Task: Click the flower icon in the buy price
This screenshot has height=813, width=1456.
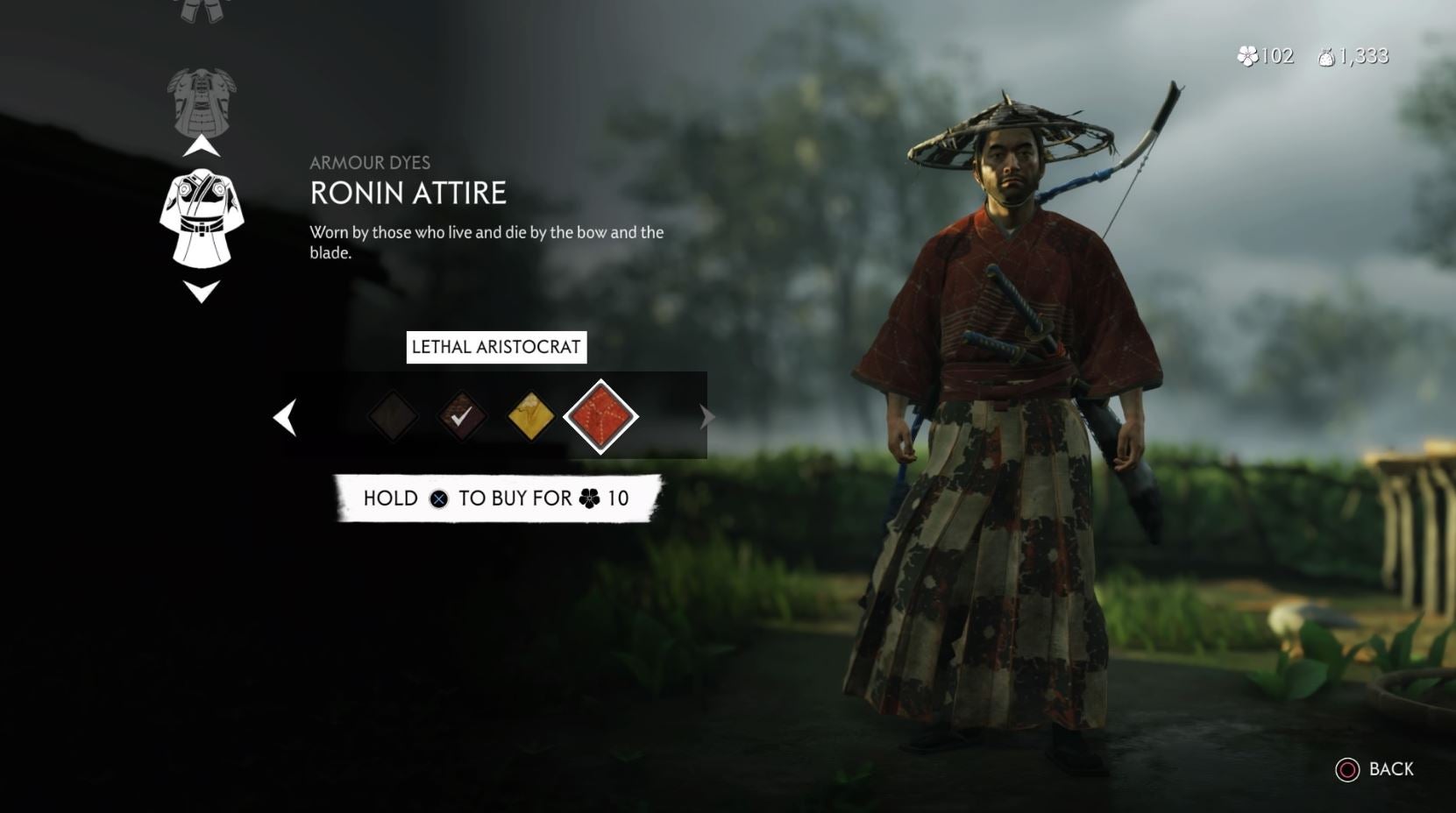Action: pyautogui.click(x=588, y=498)
